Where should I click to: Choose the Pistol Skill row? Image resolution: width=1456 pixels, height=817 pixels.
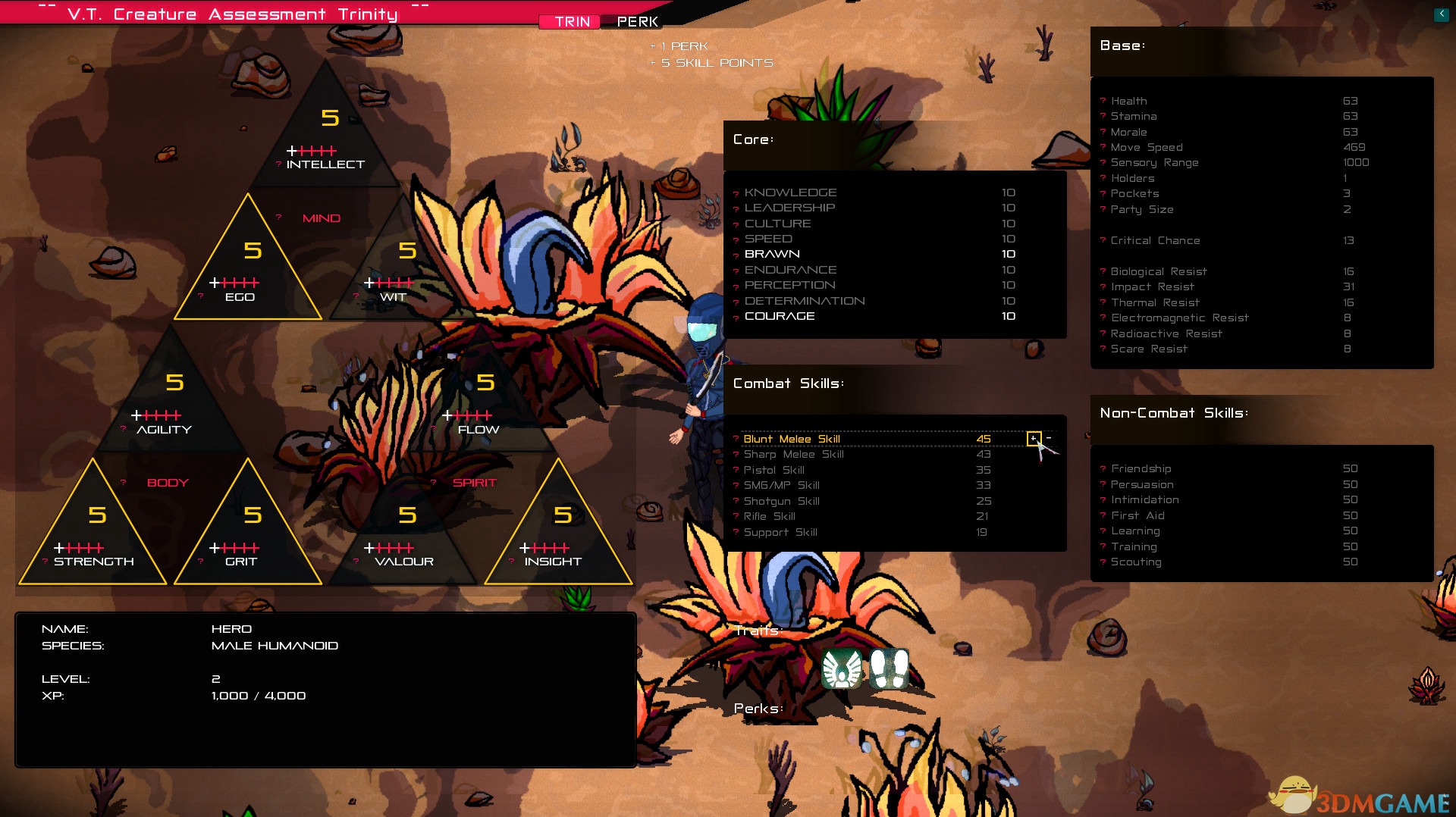point(773,470)
